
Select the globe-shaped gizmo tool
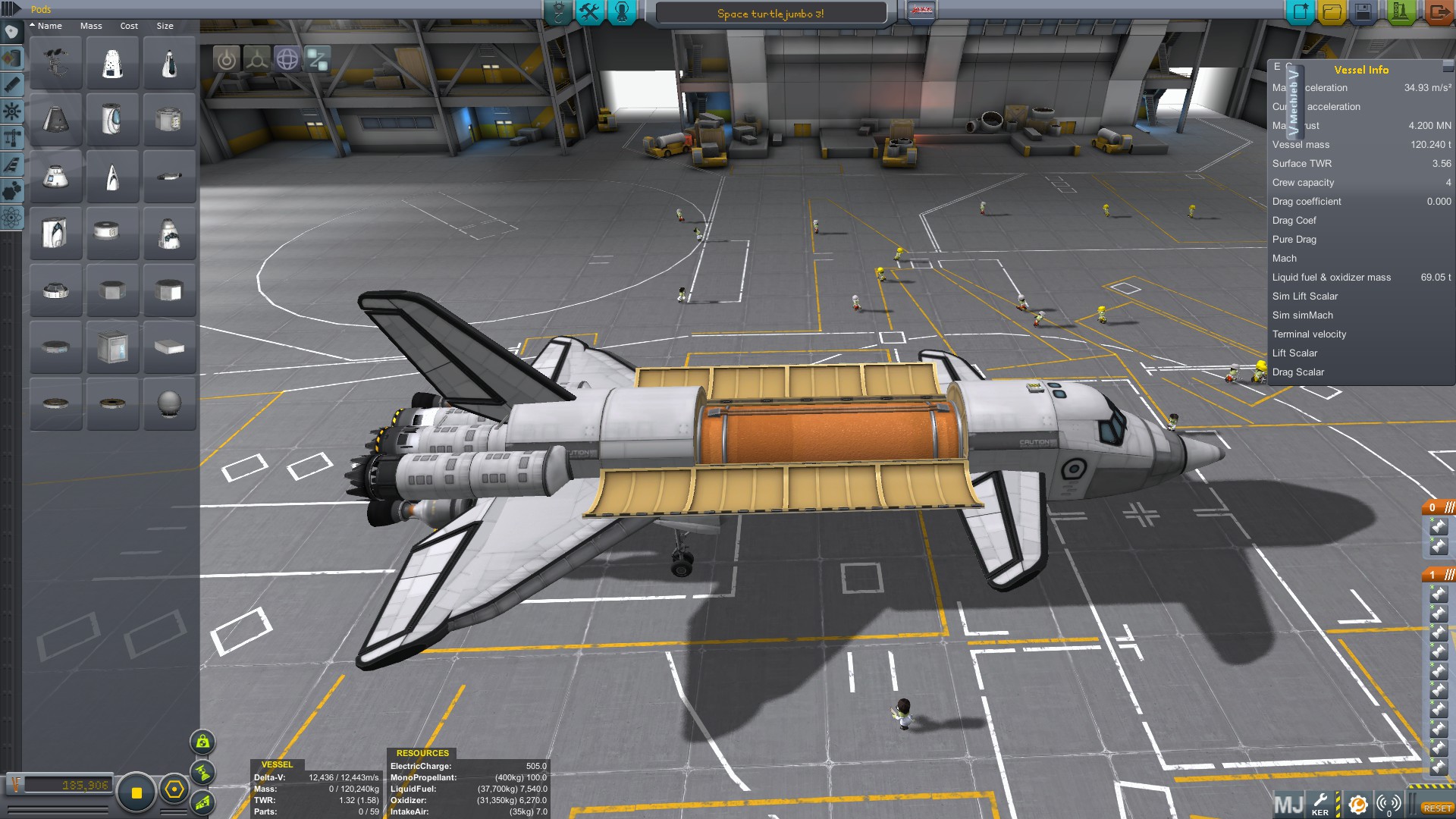tap(287, 59)
